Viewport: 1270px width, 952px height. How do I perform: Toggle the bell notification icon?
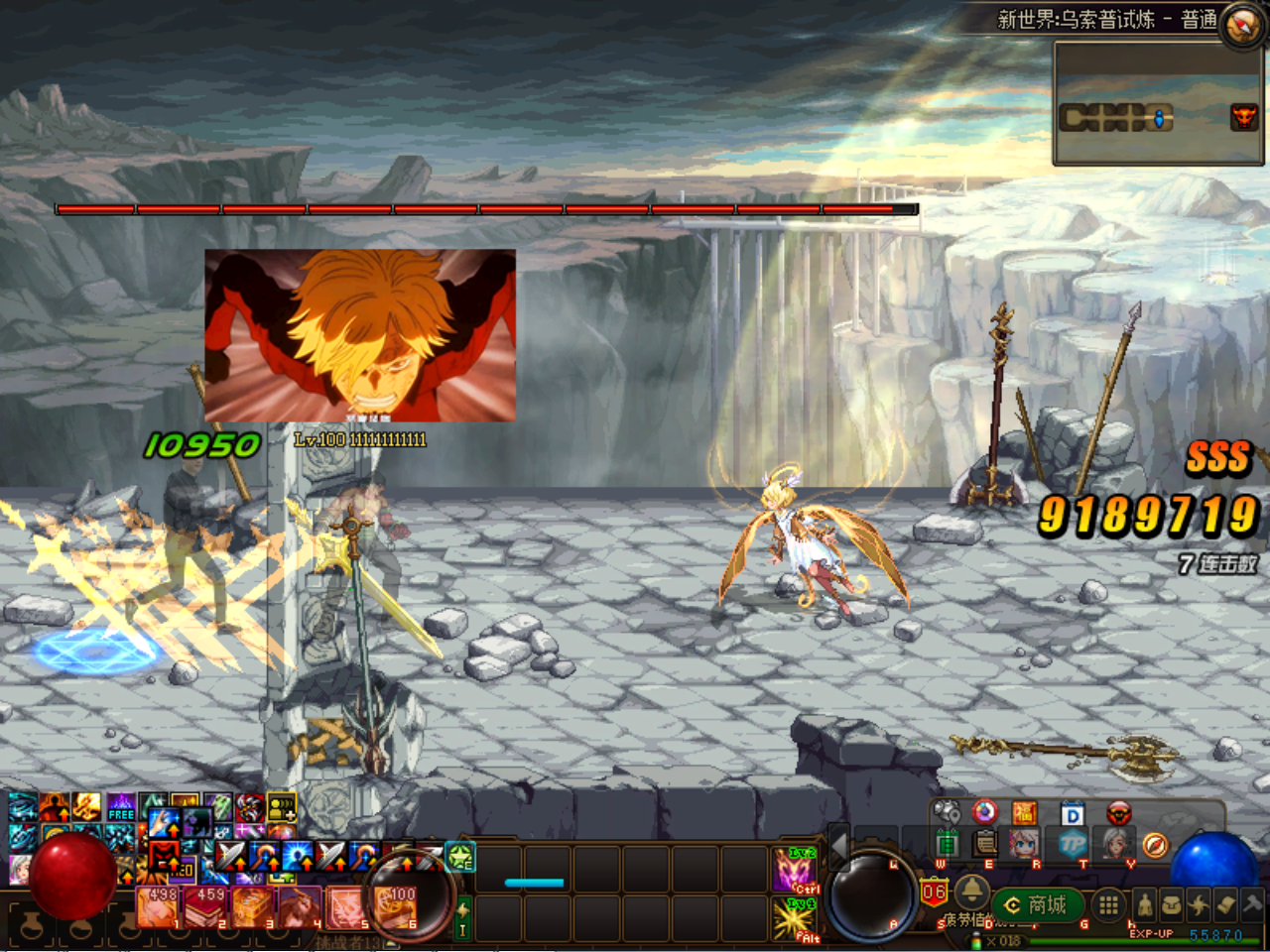click(x=971, y=894)
